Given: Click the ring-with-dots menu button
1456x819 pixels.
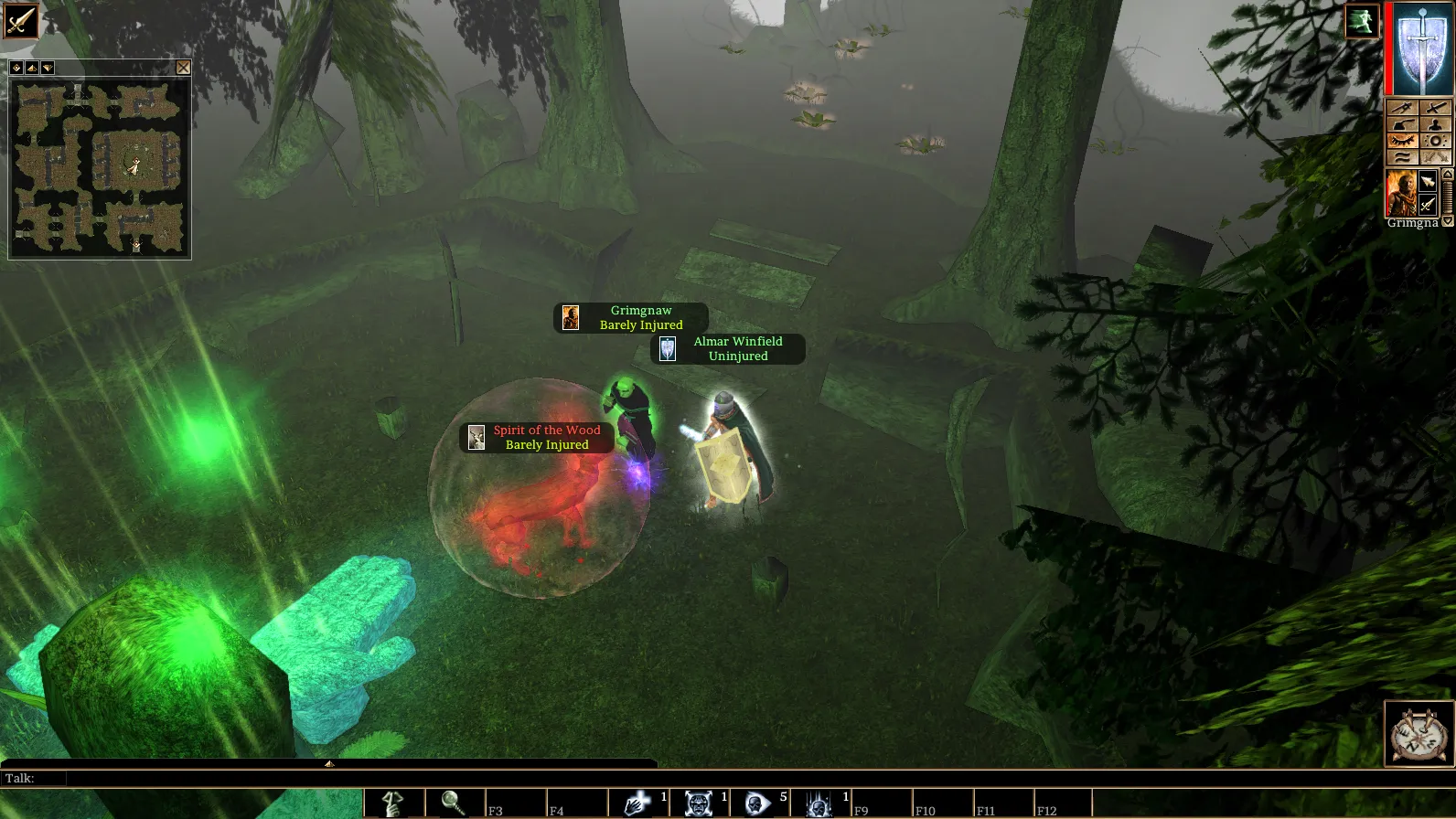Looking at the screenshot, I should (x=1435, y=141).
